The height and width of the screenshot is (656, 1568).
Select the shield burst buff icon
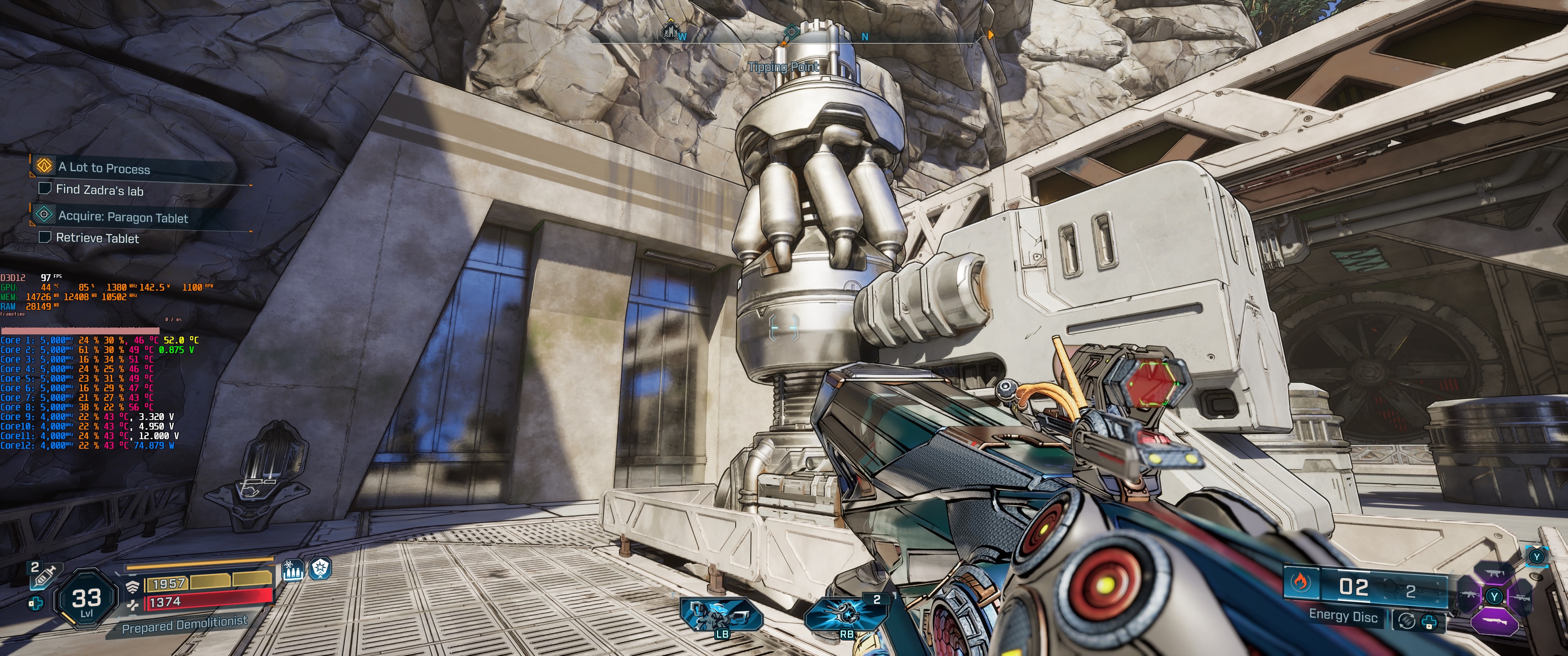point(320,569)
